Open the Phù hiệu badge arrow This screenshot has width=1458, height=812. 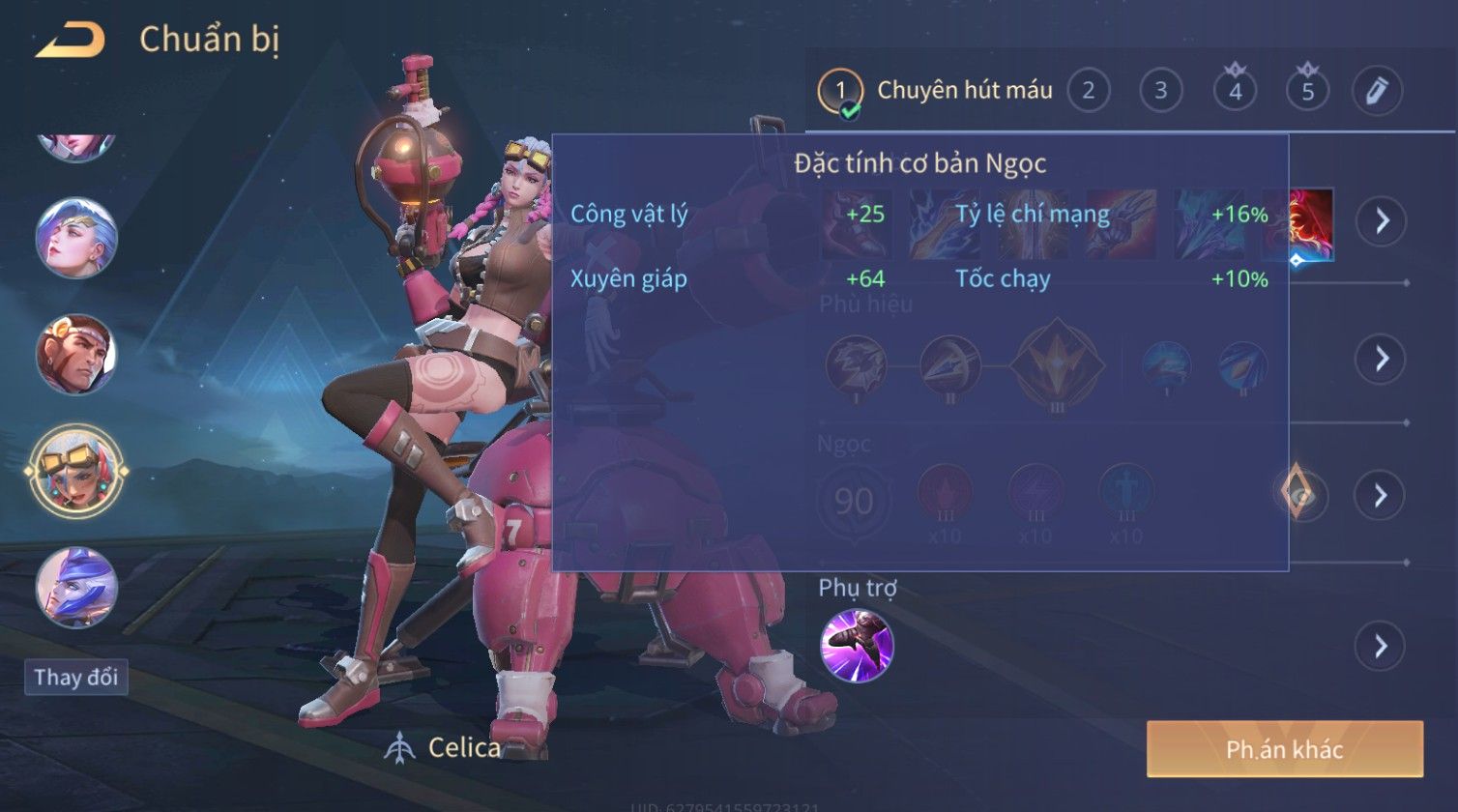click(x=1380, y=359)
